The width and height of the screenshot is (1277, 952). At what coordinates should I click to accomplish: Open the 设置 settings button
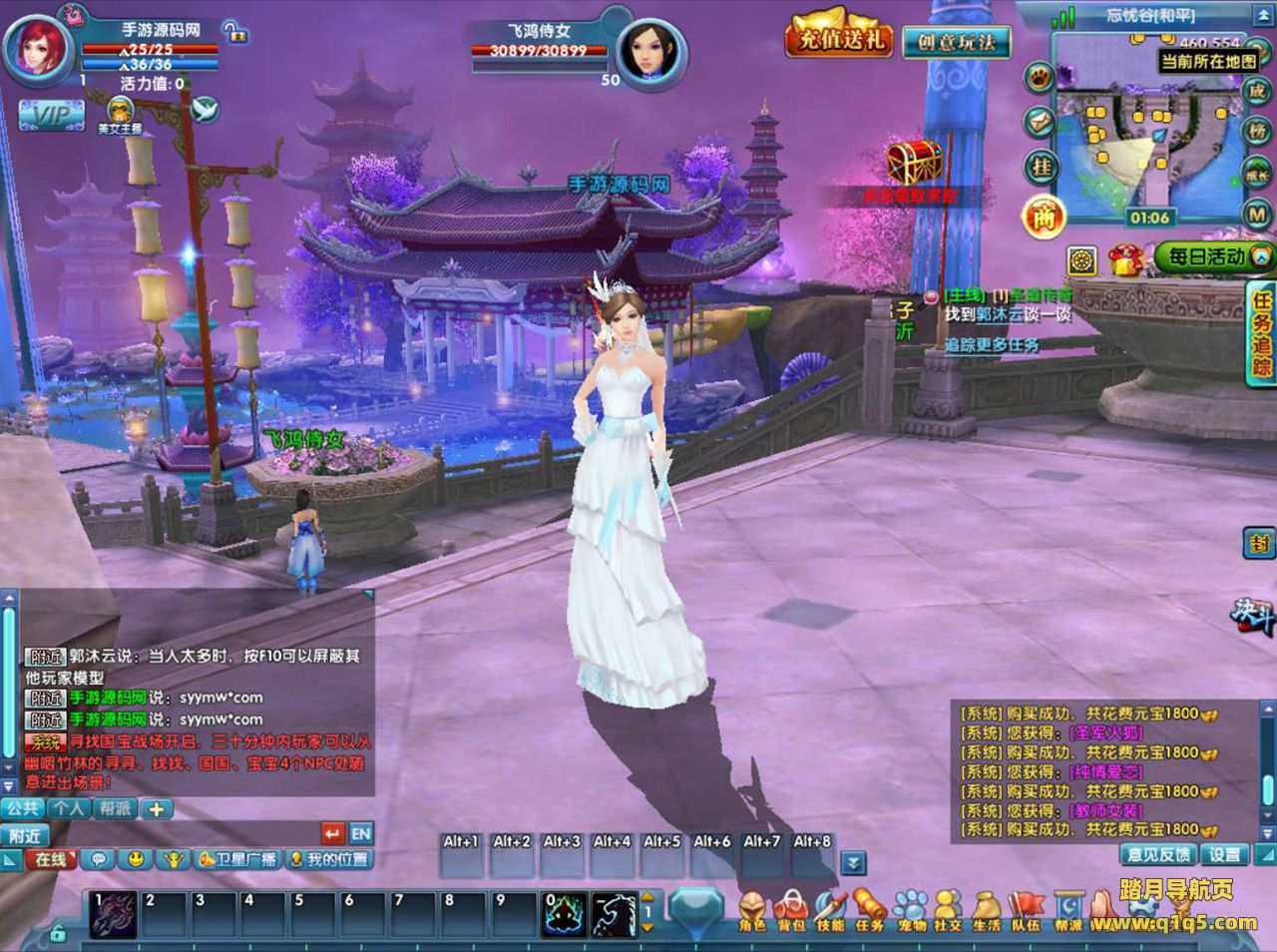click(1225, 854)
